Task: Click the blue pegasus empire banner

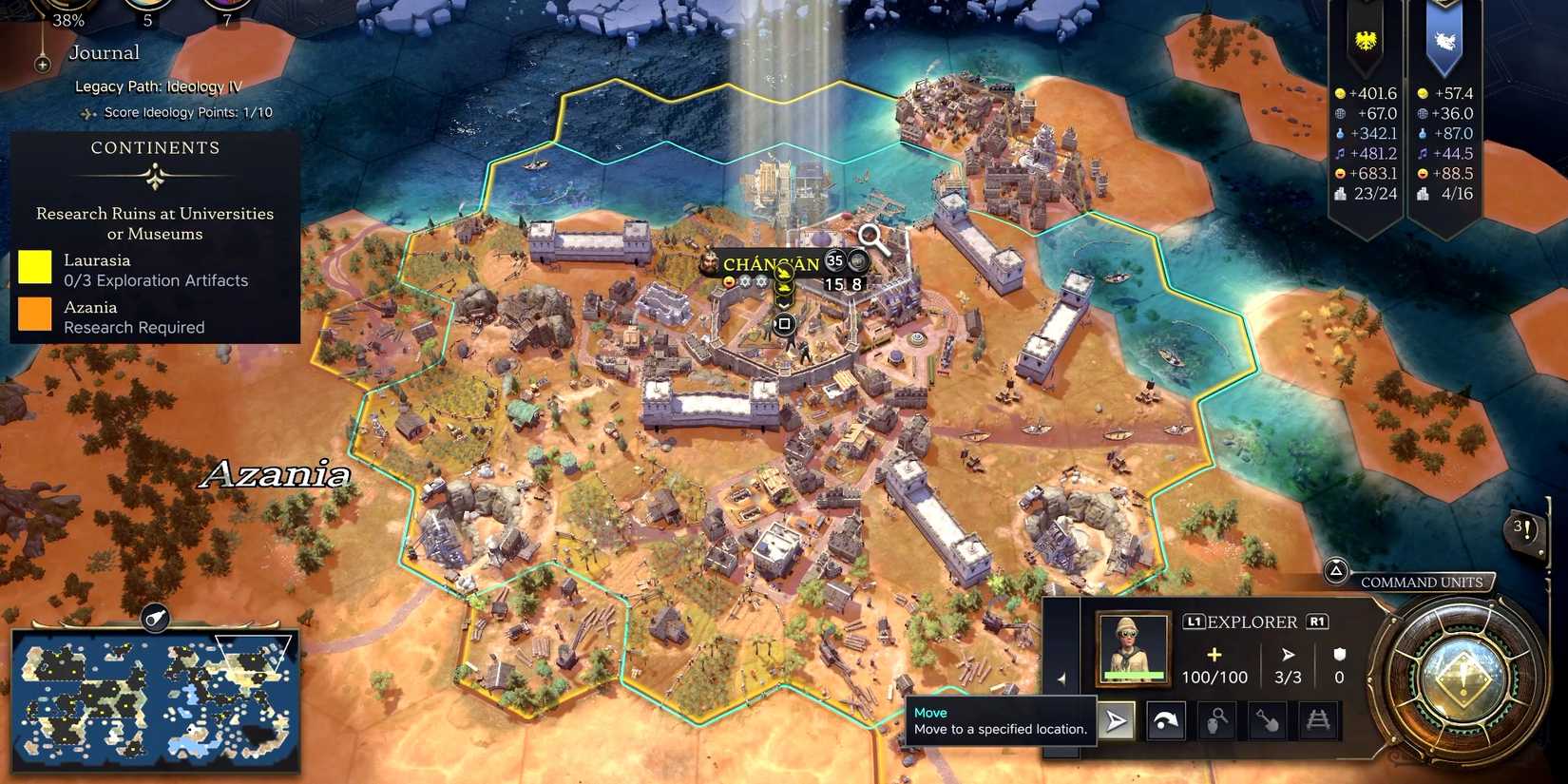Action: [x=1446, y=40]
